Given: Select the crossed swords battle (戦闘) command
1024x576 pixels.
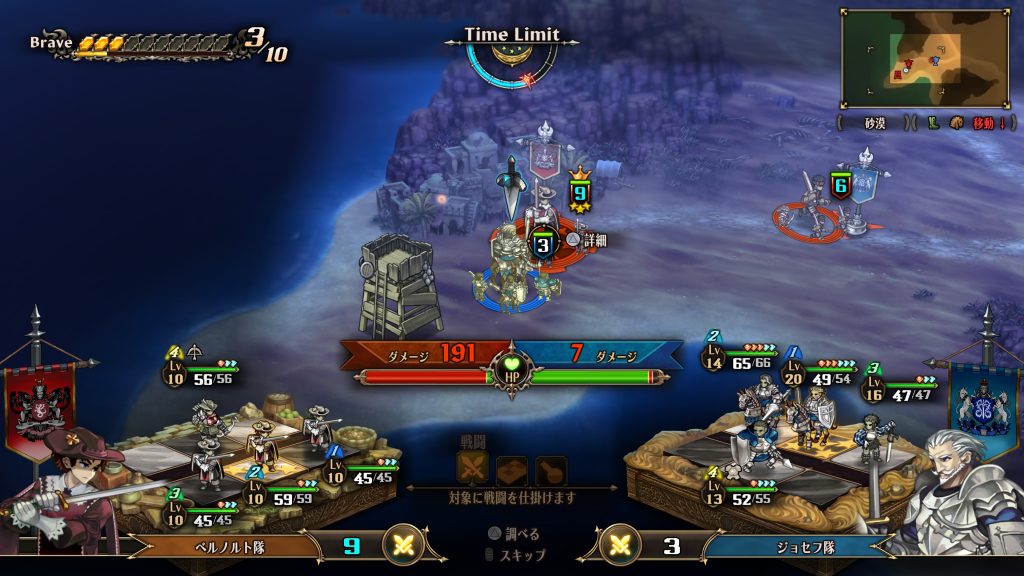Looking at the screenshot, I should tap(471, 469).
